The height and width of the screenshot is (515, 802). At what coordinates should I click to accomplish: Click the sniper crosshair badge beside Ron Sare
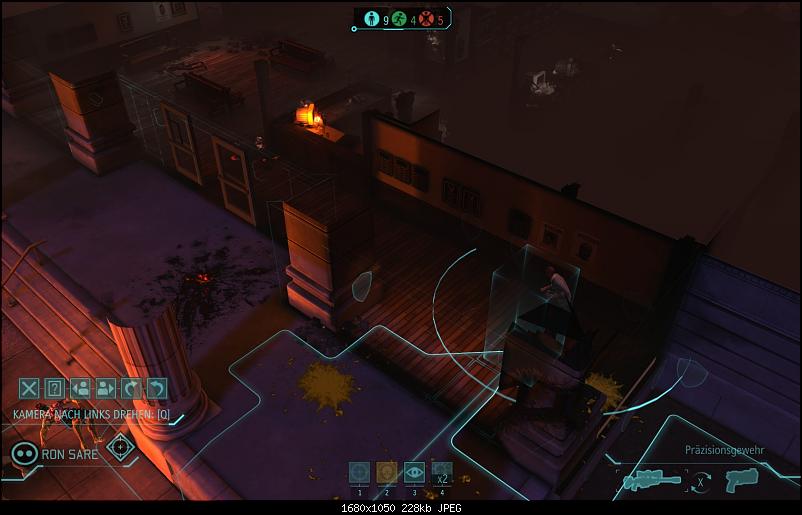coord(121,447)
